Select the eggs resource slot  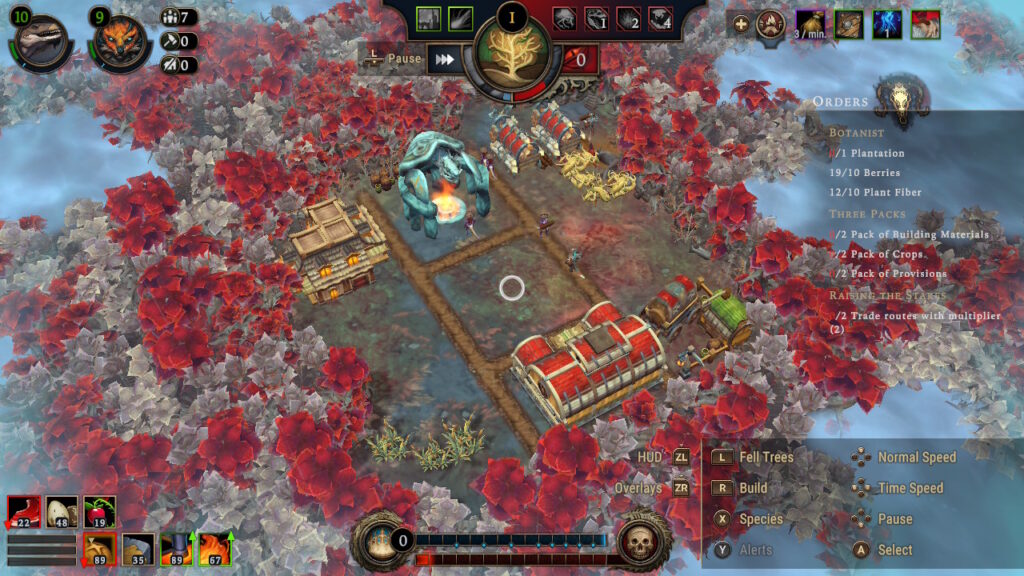click(x=61, y=511)
